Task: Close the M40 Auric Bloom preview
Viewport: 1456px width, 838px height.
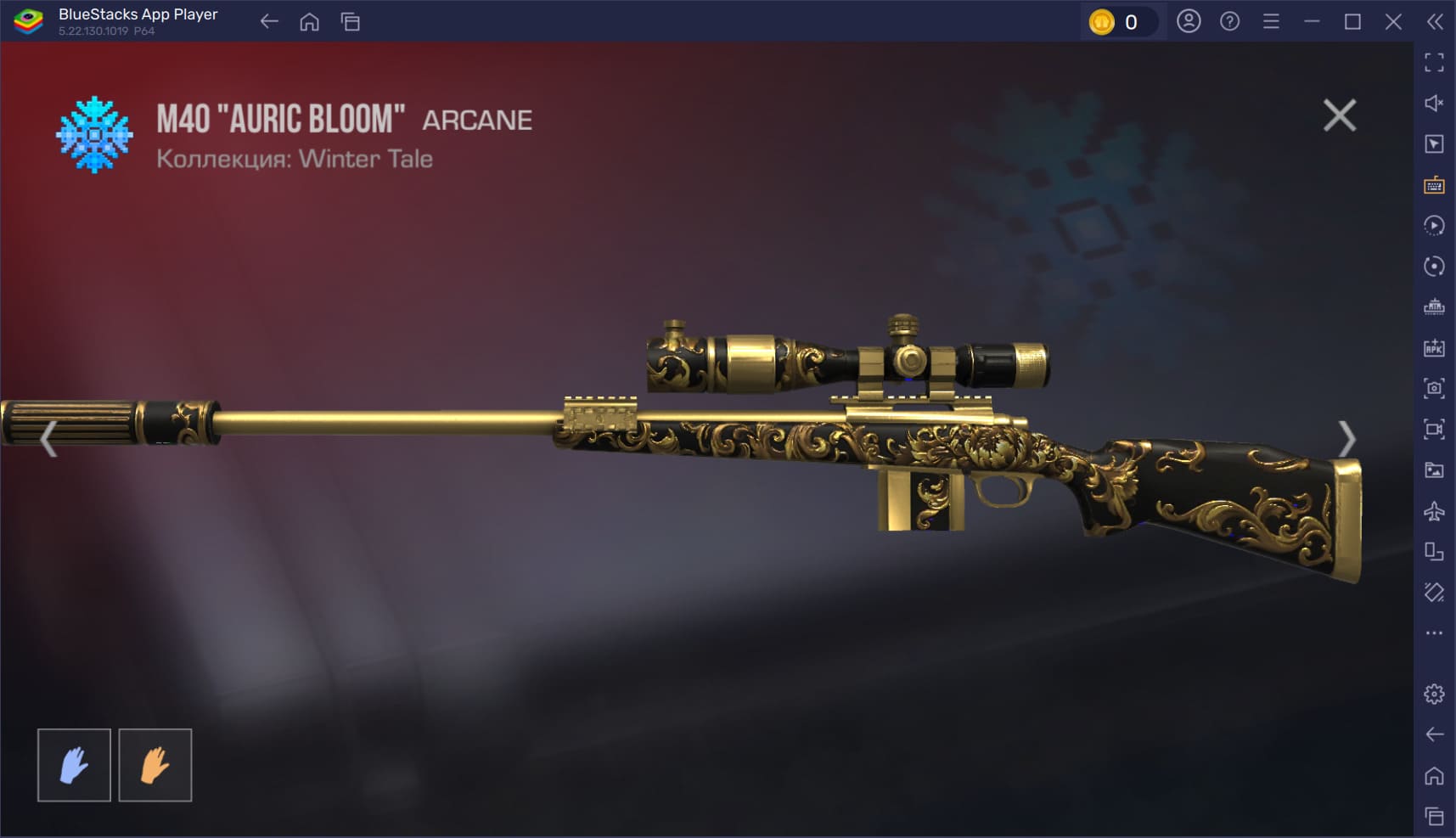Action: point(1339,115)
